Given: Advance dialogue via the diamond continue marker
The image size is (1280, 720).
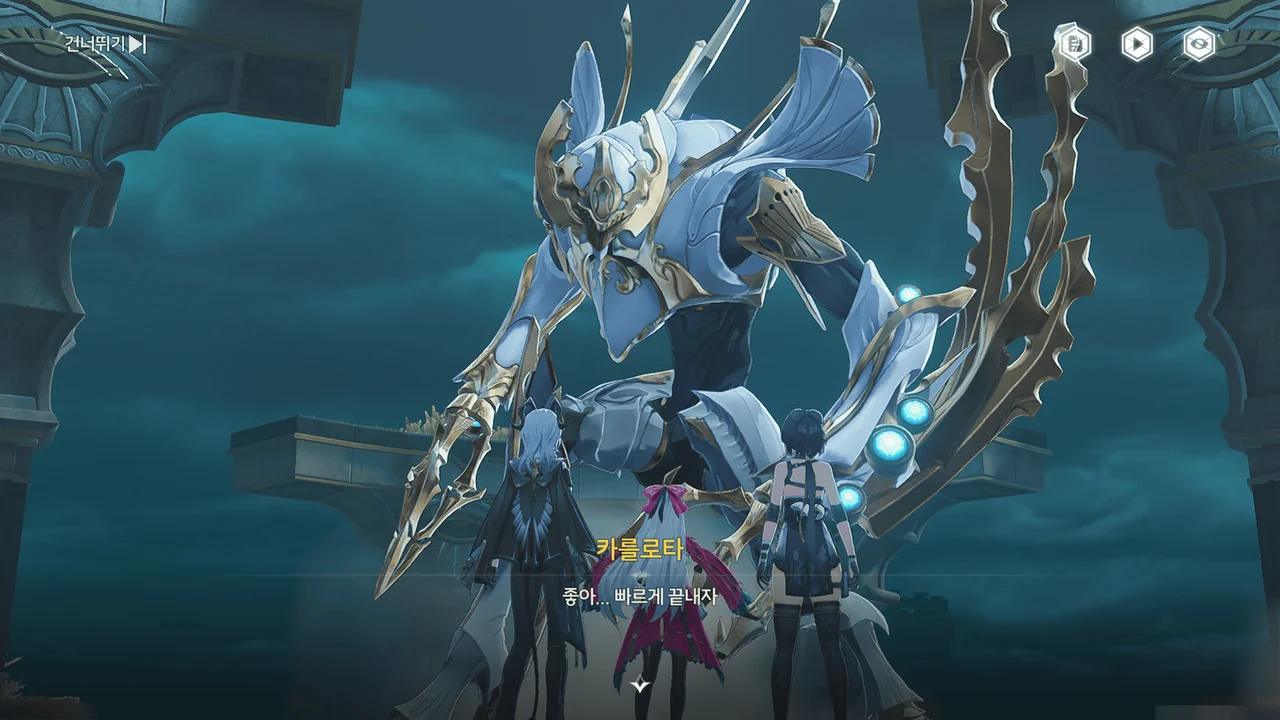Looking at the screenshot, I should pos(640,685).
